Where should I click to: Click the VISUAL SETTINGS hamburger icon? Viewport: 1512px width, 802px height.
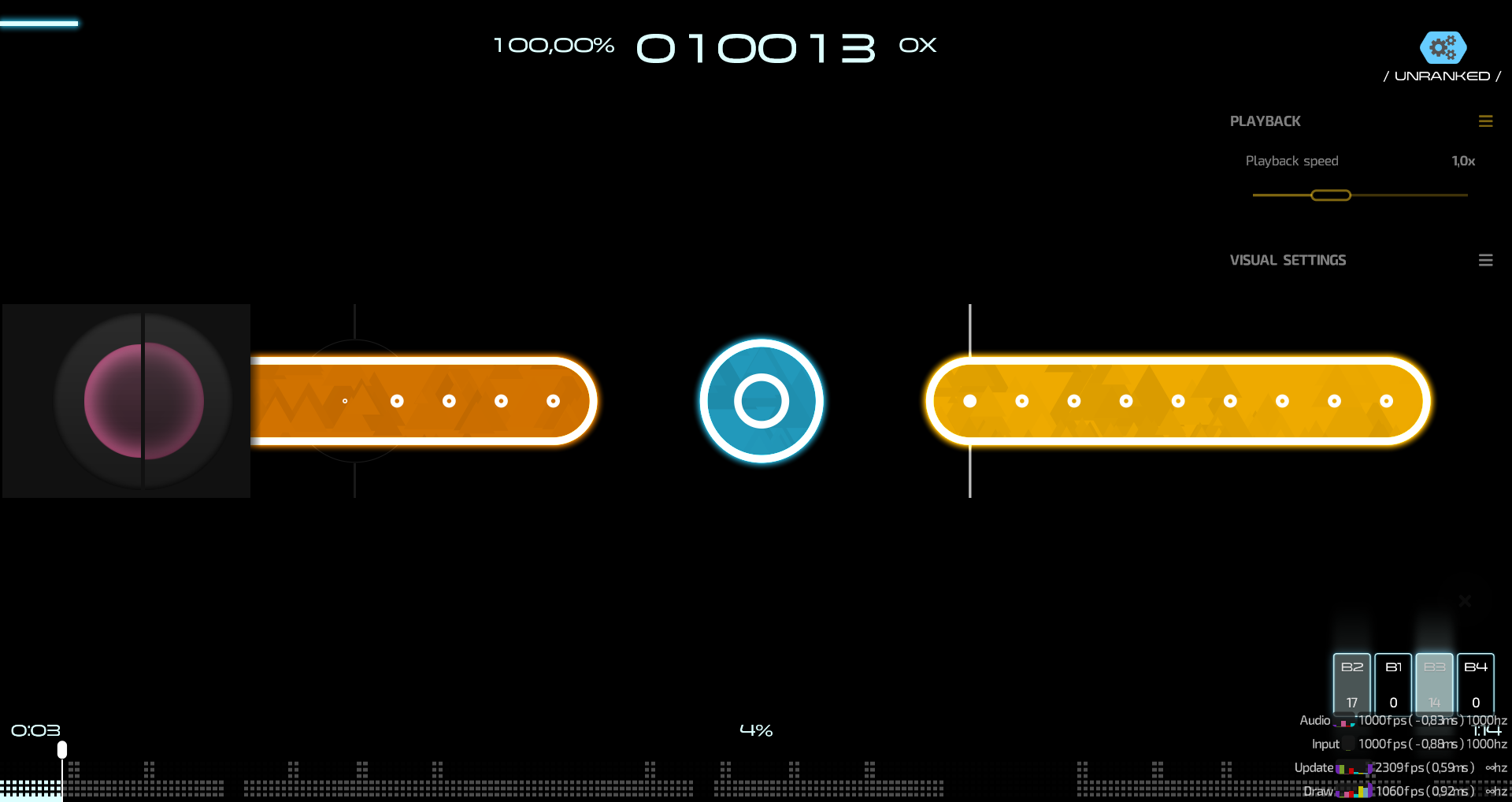[x=1486, y=260]
